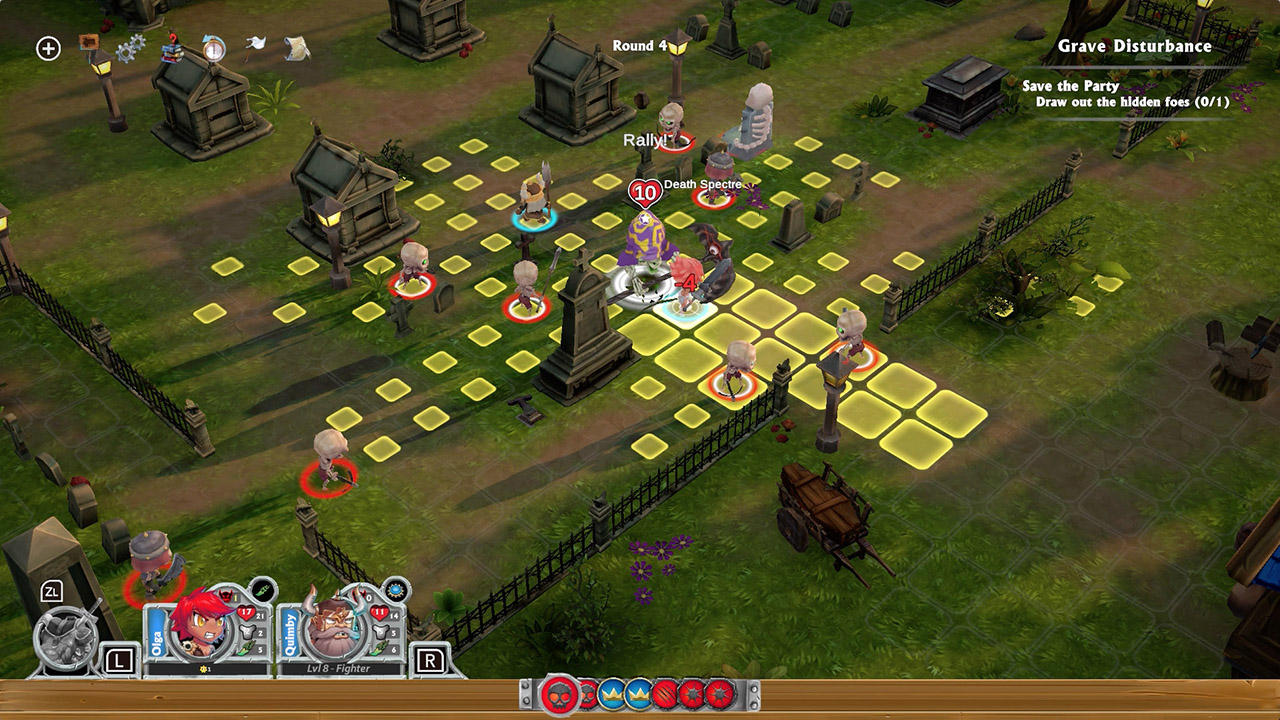Select the clawed red turn token

(x=663, y=694)
